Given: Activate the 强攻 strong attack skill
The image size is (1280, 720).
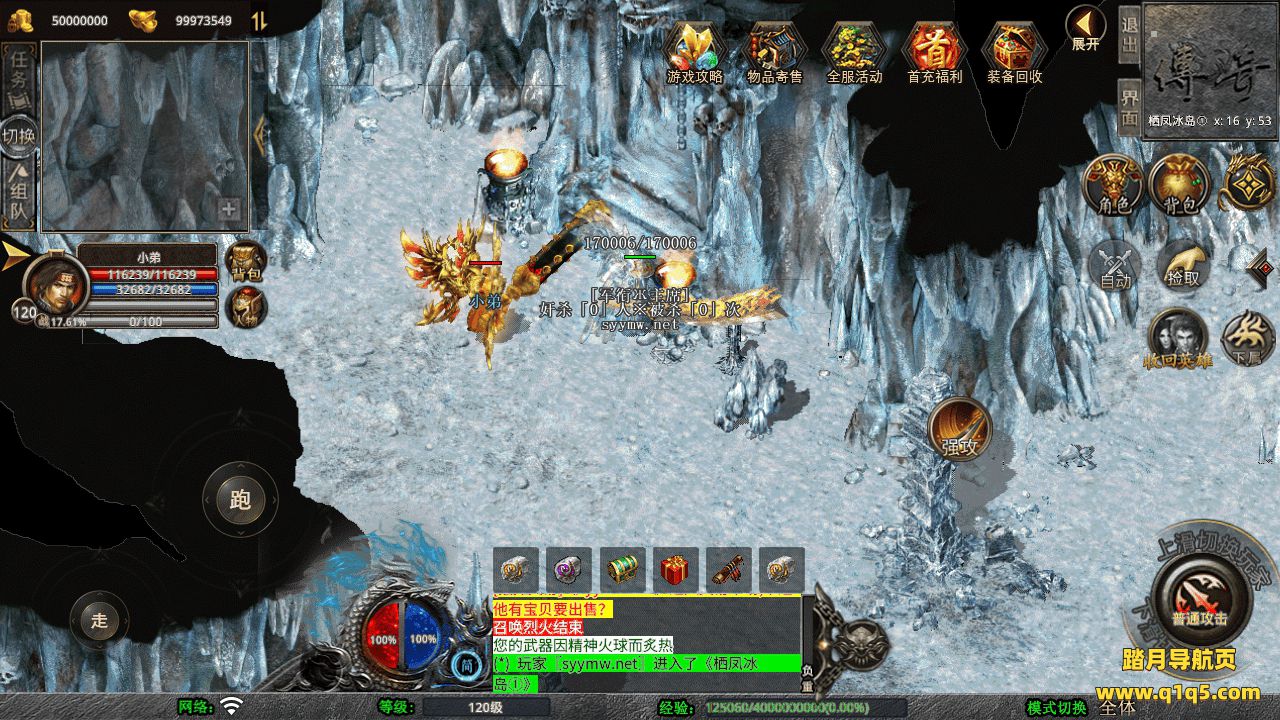Looking at the screenshot, I should click(959, 431).
